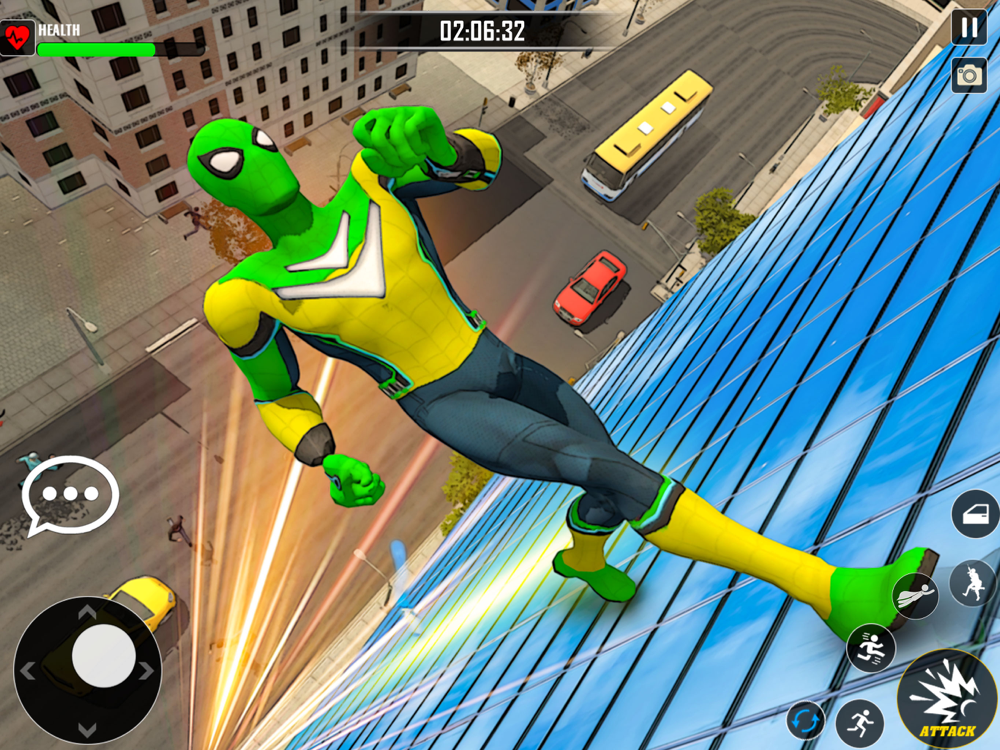Use the dash jump ability
Viewport: 1000px width, 750px height.
pos(871,648)
